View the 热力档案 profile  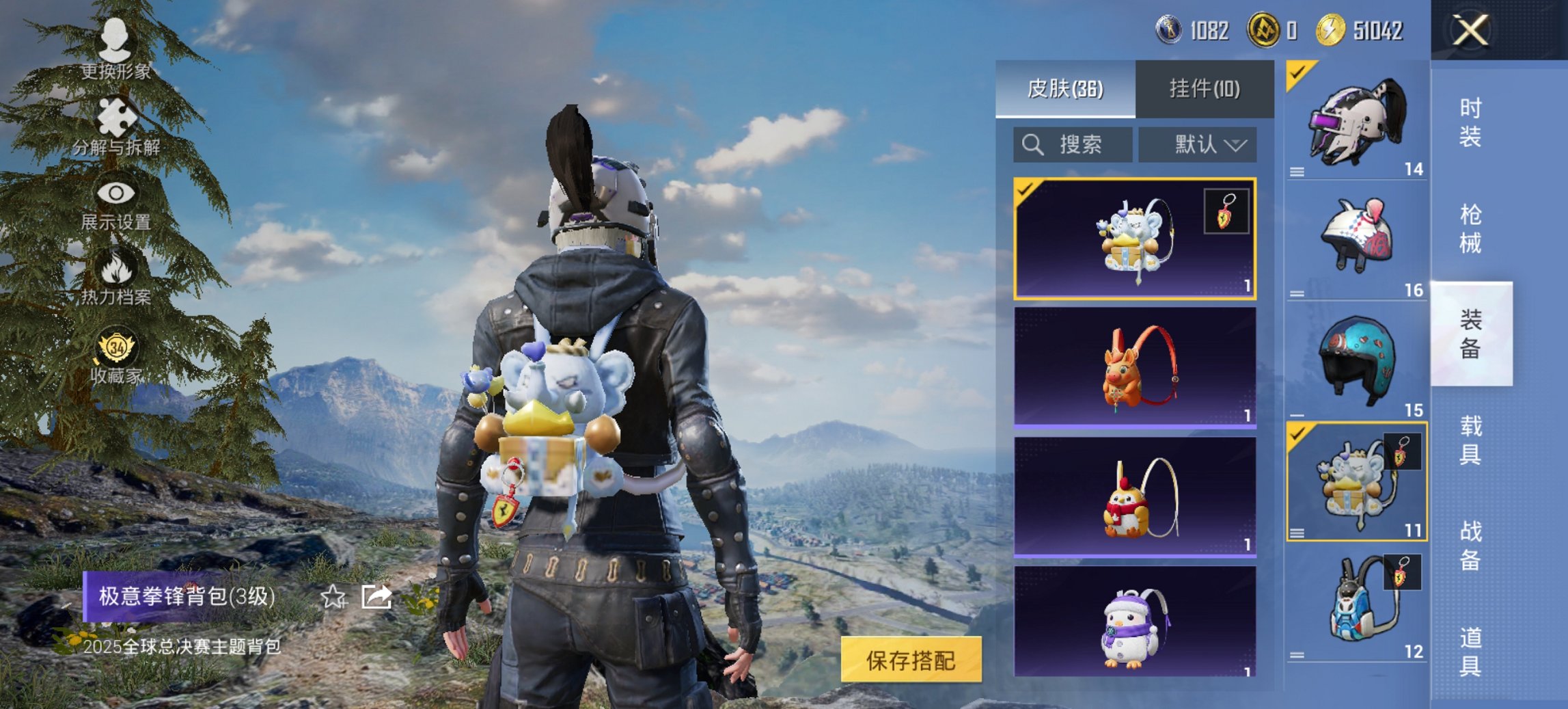(116, 279)
